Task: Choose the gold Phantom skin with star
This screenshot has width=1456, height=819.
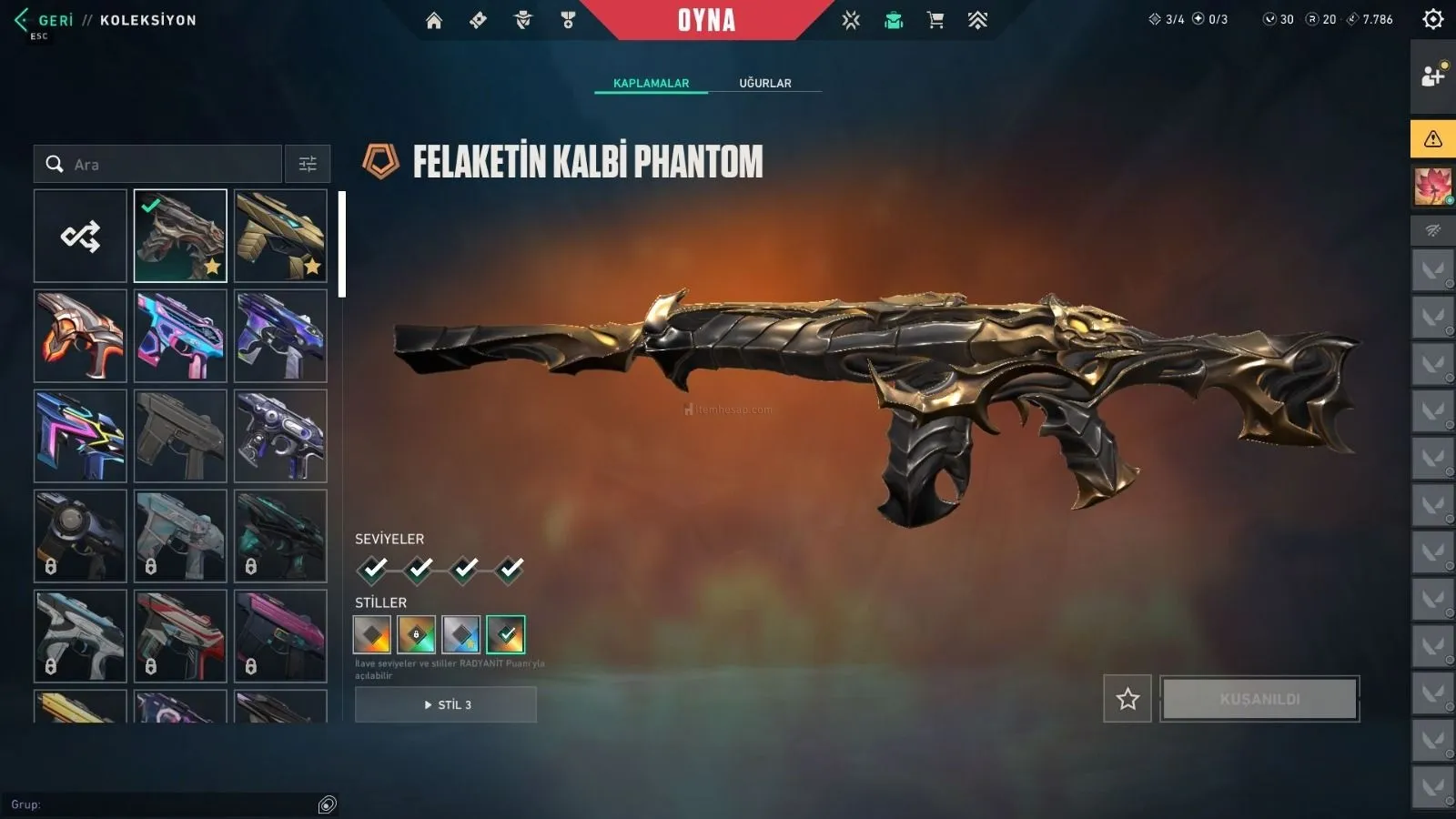Action: 280,237
